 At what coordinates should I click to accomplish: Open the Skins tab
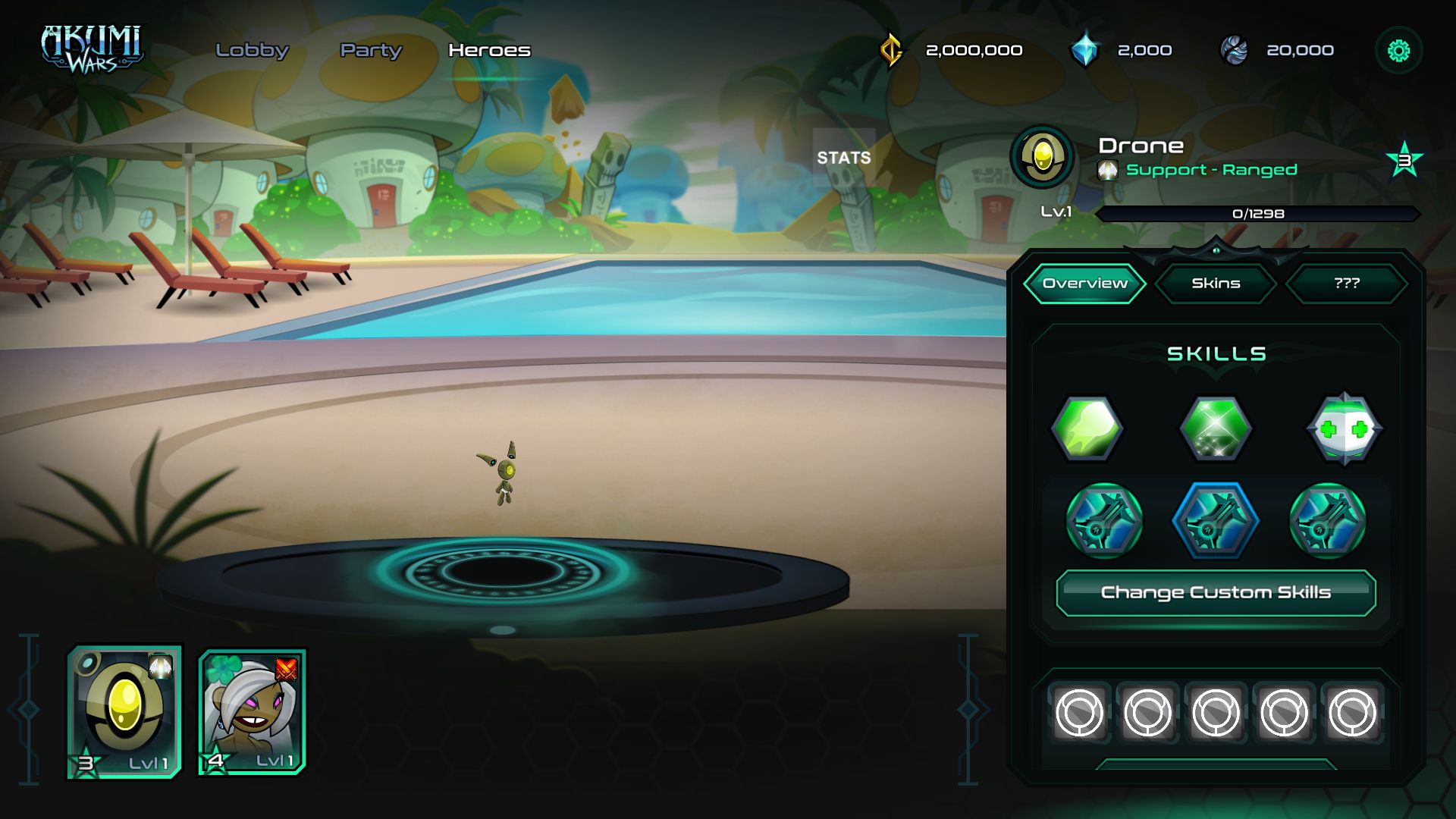point(1216,284)
